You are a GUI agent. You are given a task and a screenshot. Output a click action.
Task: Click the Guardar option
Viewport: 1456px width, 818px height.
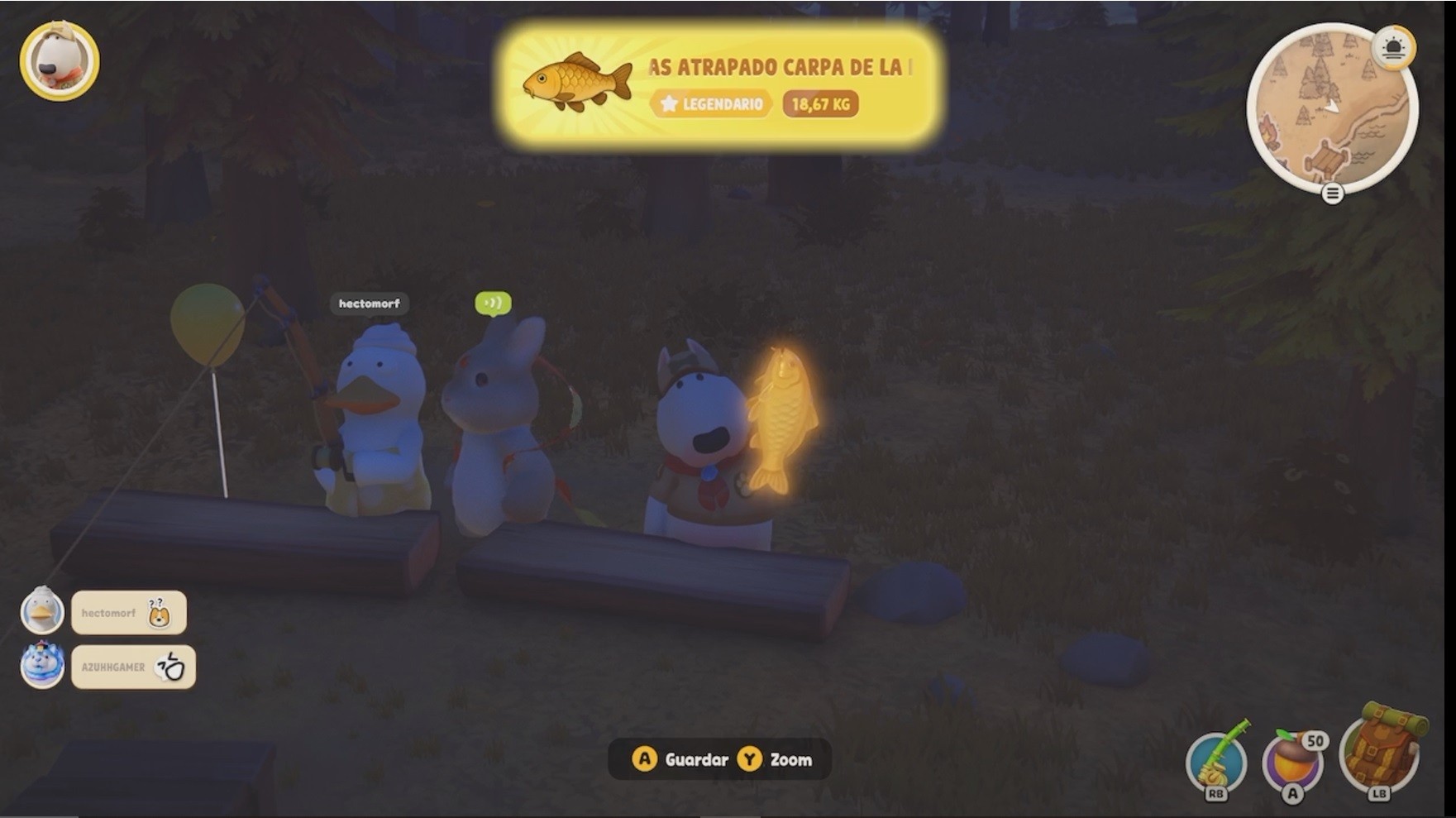[680, 759]
